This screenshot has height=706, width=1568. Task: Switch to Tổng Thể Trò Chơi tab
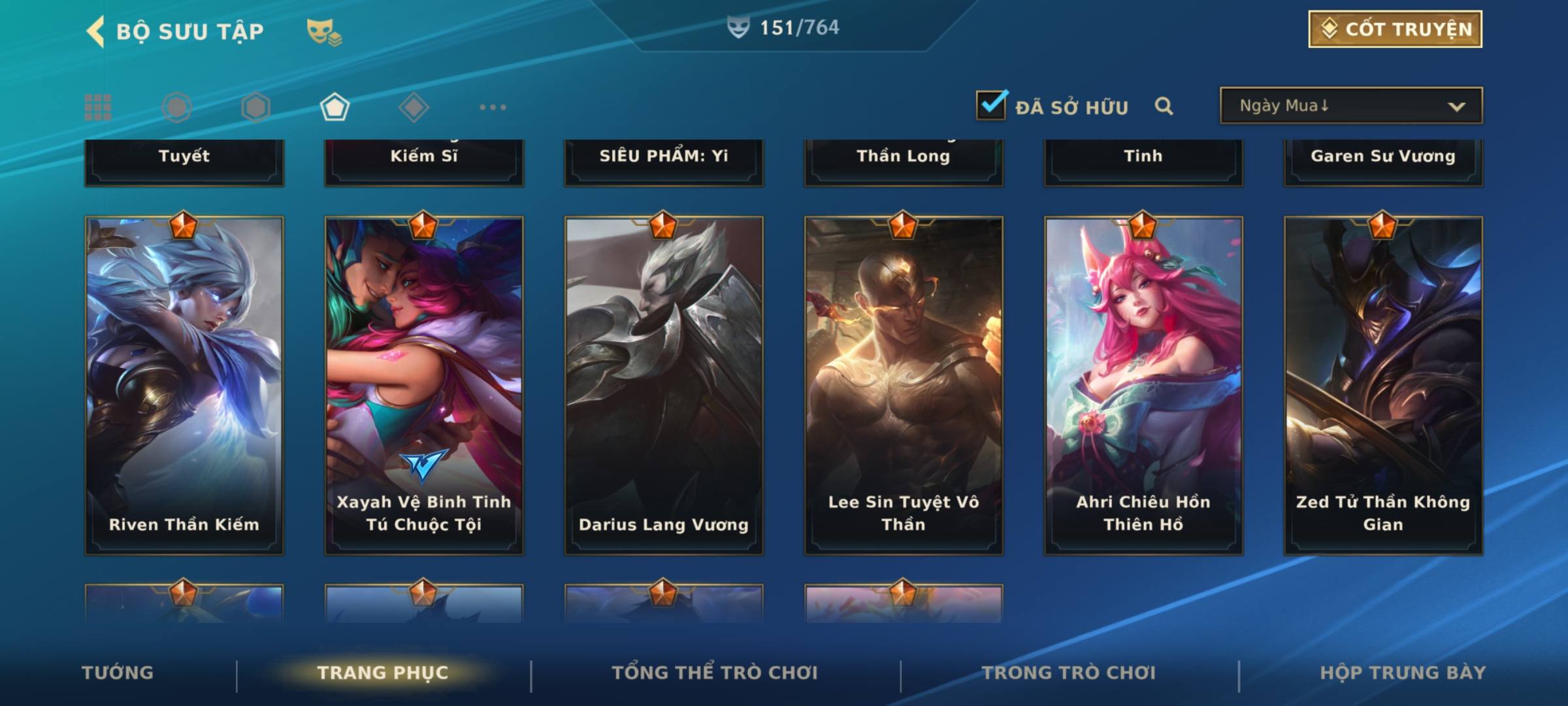pos(715,673)
